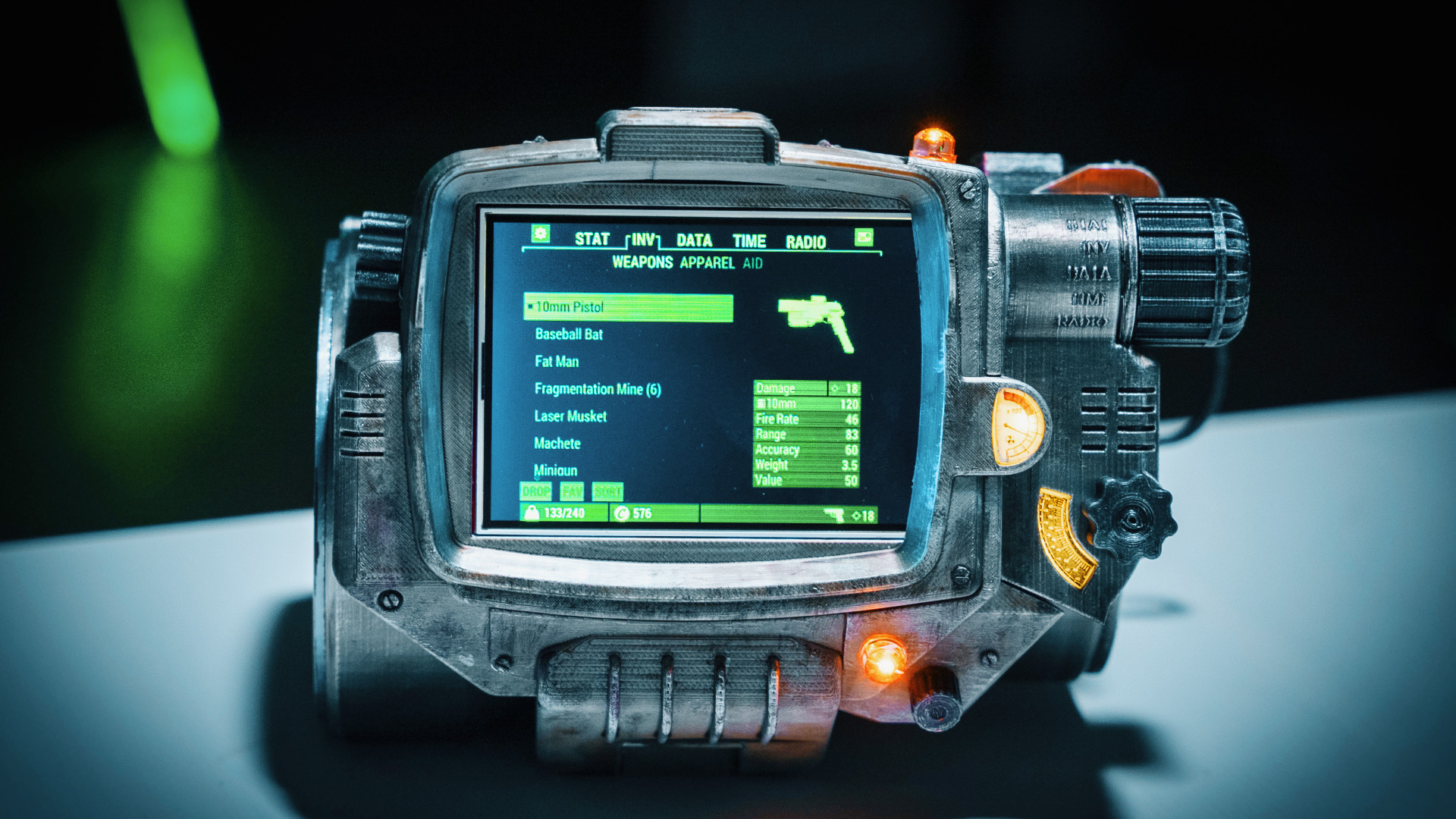
Task: Click the ammo icon beside the 10mm count
Action: 761,403
